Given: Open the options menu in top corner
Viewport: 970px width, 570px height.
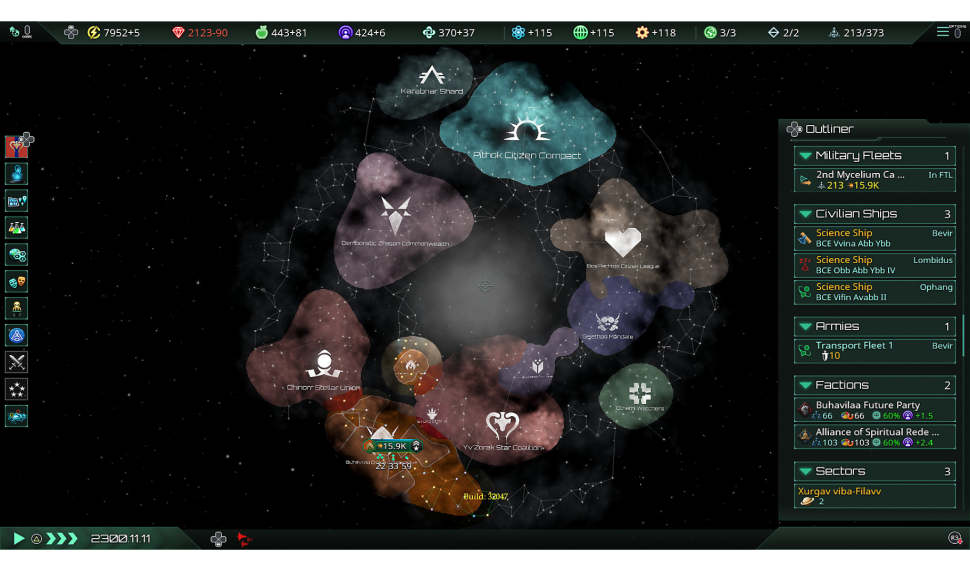Looking at the screenshot, I should click(x=948, y=32).
